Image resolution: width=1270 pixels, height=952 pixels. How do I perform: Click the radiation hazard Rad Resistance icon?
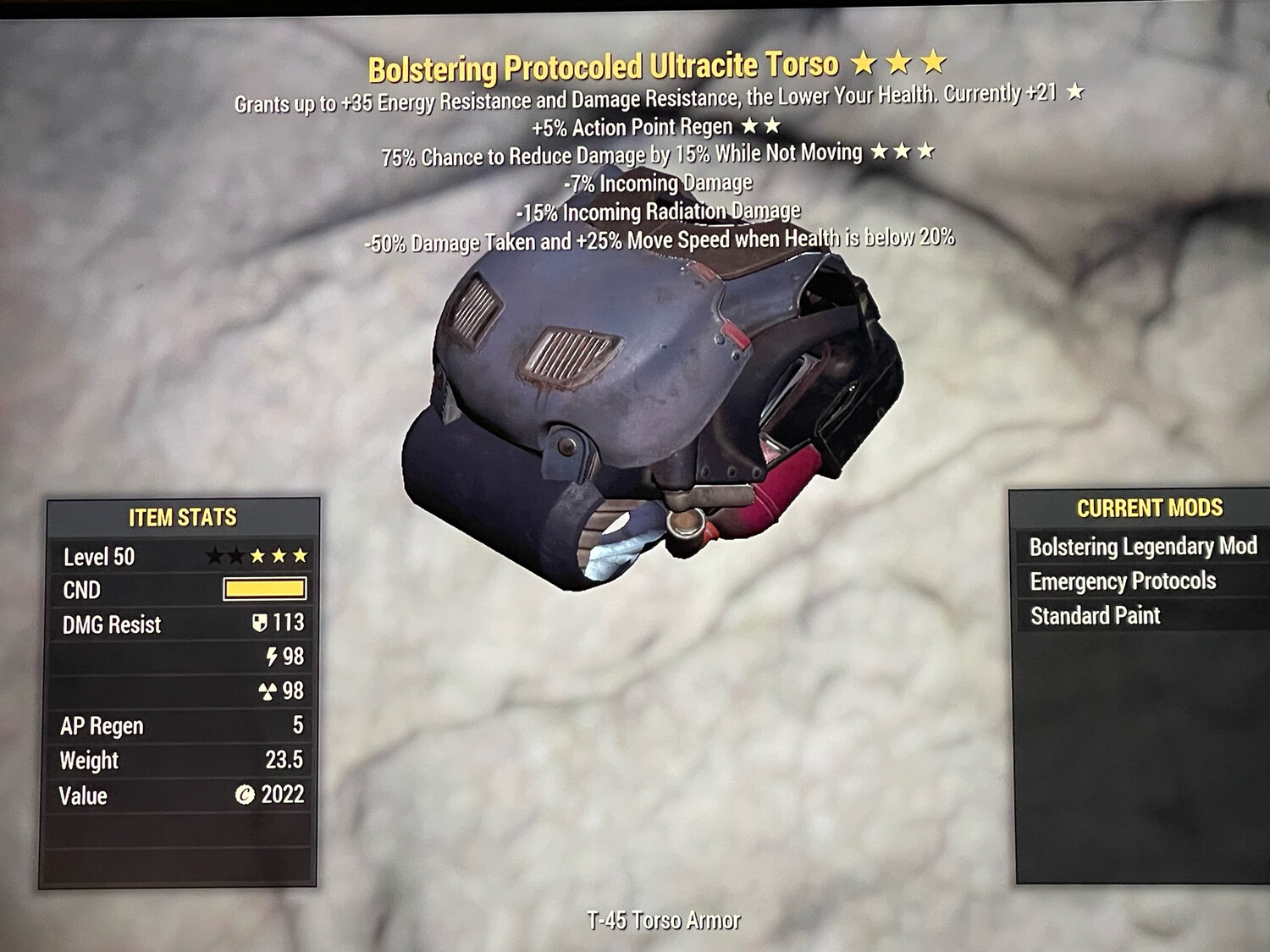pos(267,691)
